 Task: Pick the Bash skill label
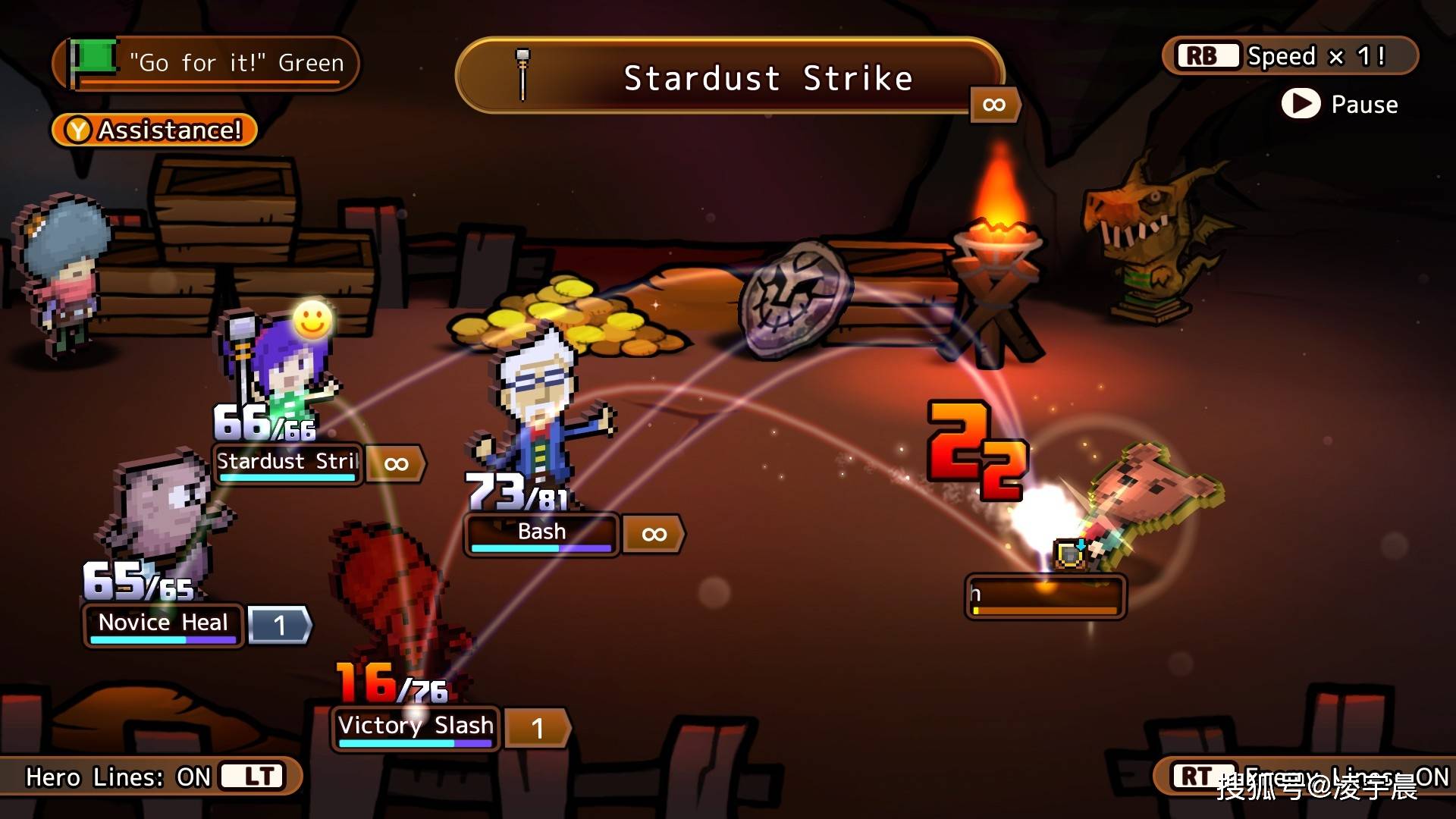(x=541, y=532)
